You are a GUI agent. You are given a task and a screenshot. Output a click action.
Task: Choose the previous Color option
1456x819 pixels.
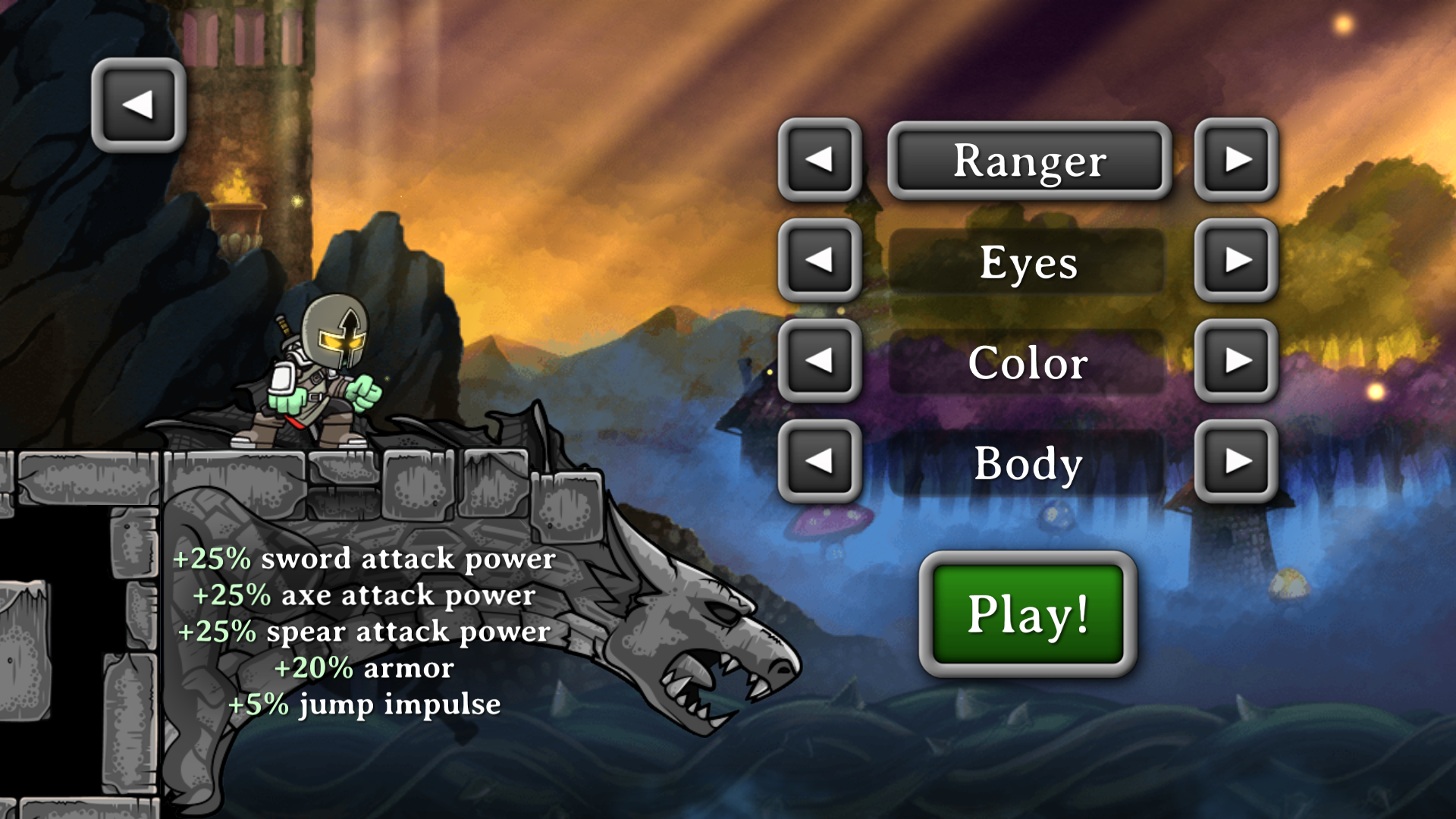819,360
